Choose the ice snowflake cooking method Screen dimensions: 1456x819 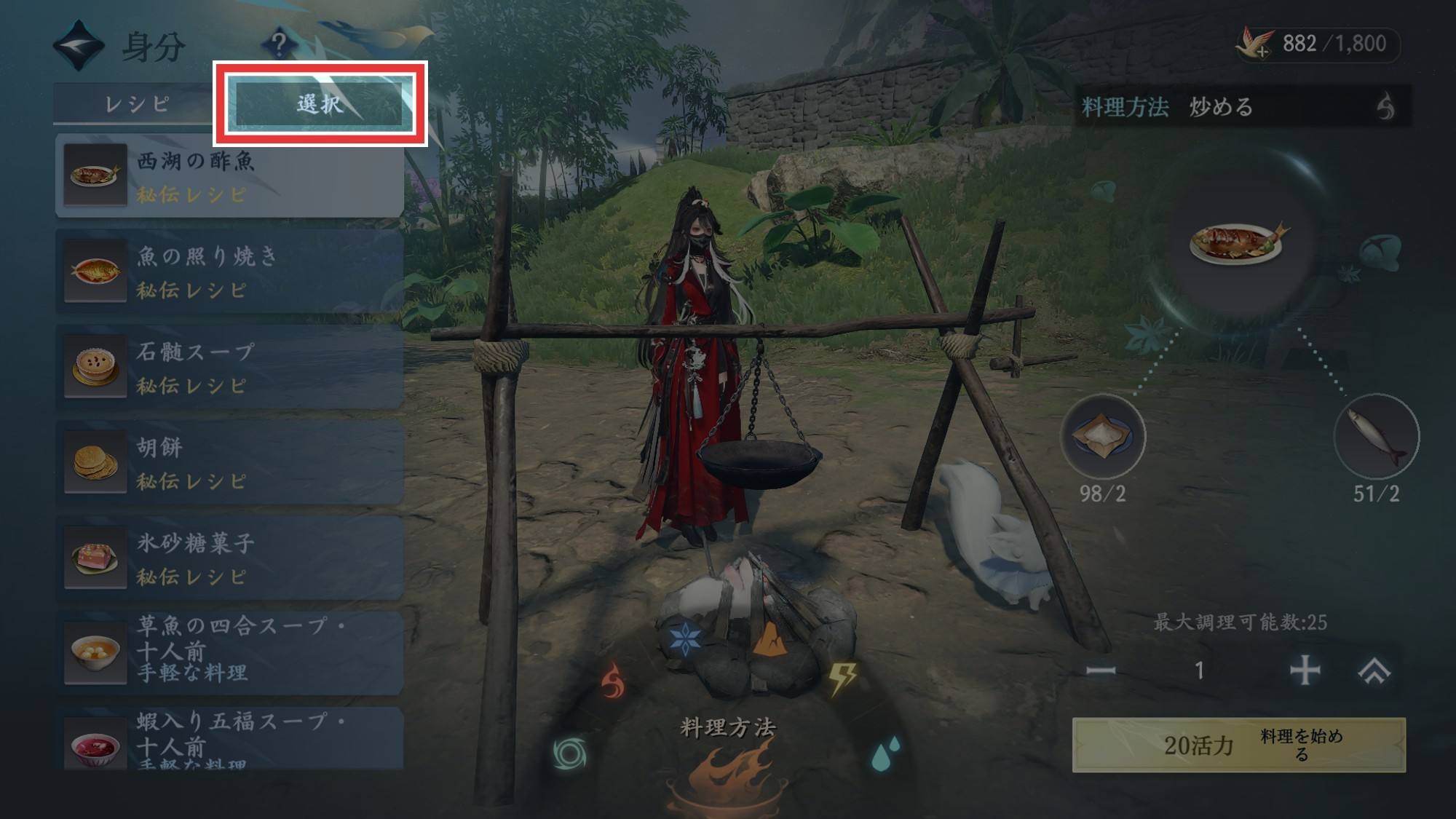[684, 638]
